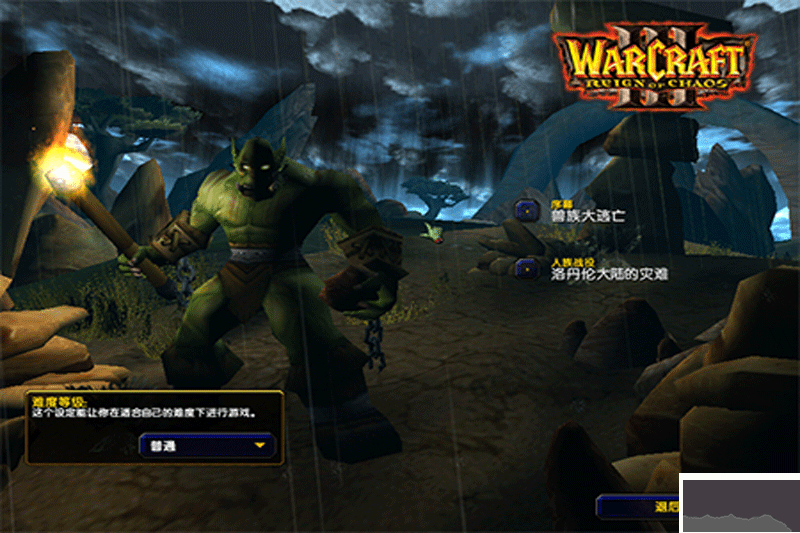This screenshot has width=800, height=533.
Task: Choose the human campaign 洛丹伦大陆的灾难
Action: pyautogui.click(x=597, y=270)
